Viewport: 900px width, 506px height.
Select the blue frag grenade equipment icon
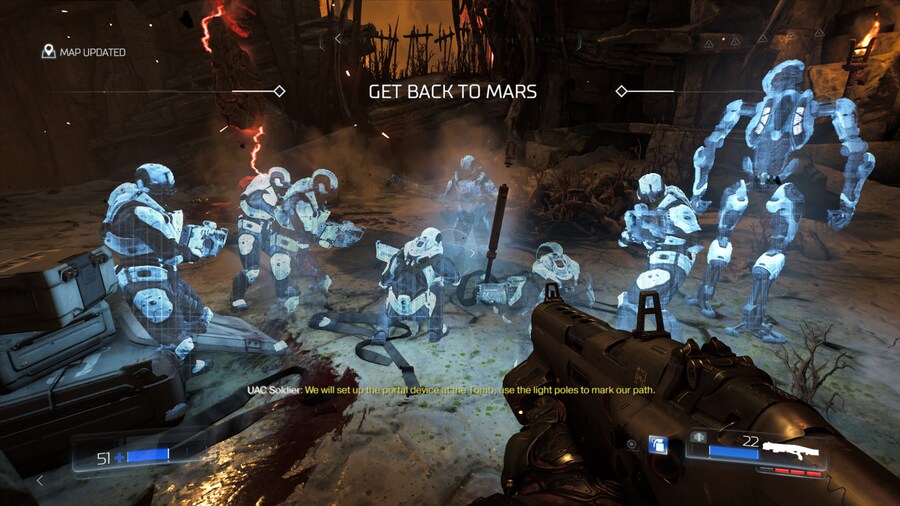pyautogui.click(x=658, y=444)
